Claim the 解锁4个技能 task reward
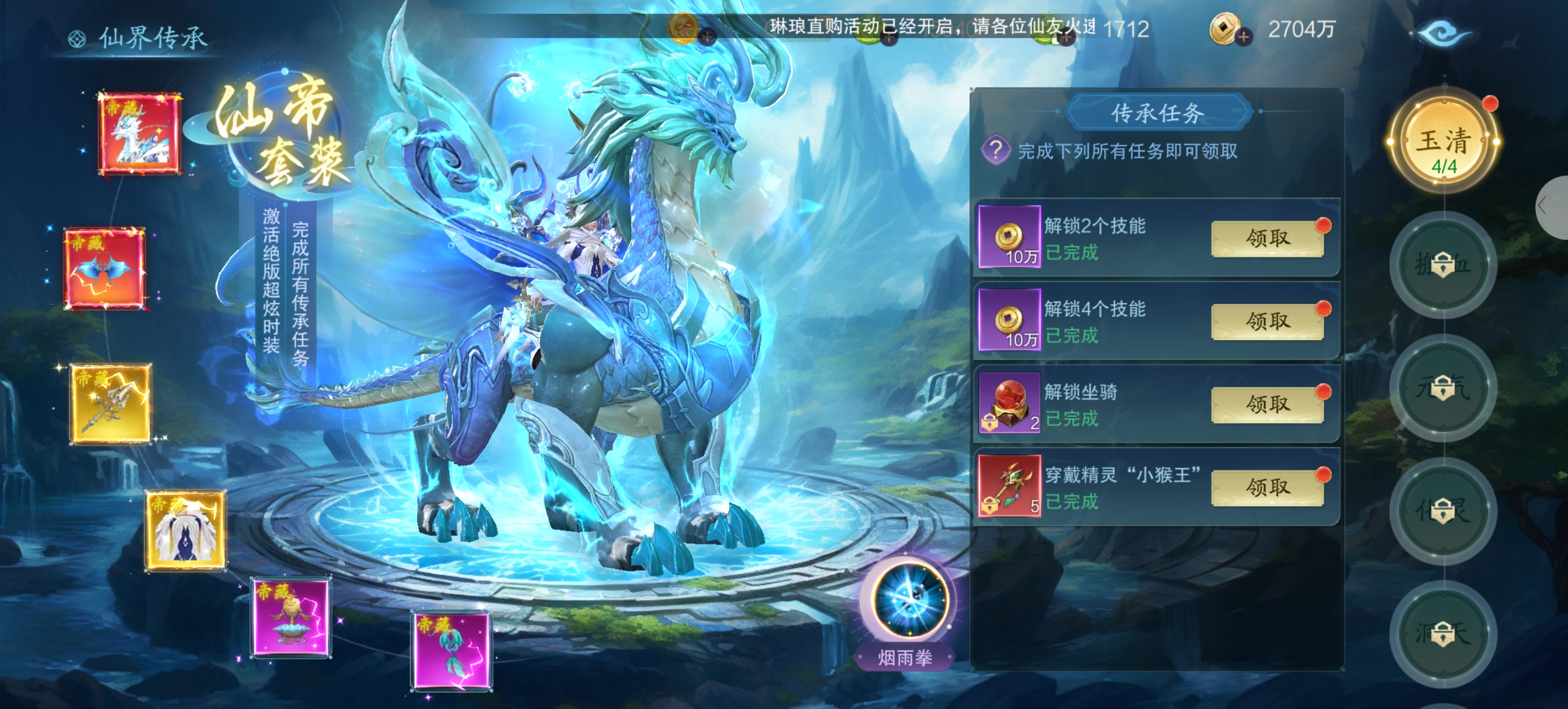The image size is (1568, 709). (1268, 321)
